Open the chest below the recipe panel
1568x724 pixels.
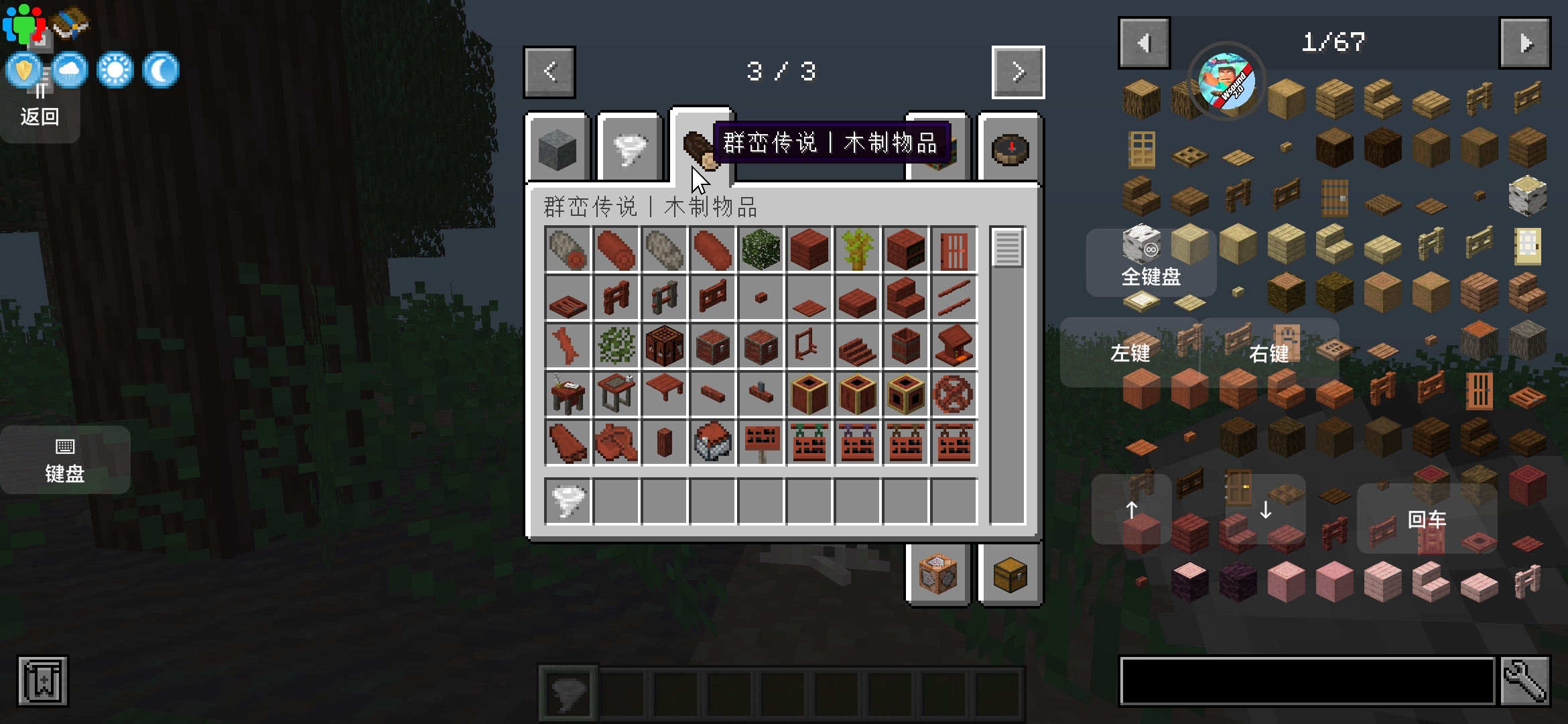coord(1009,575)
